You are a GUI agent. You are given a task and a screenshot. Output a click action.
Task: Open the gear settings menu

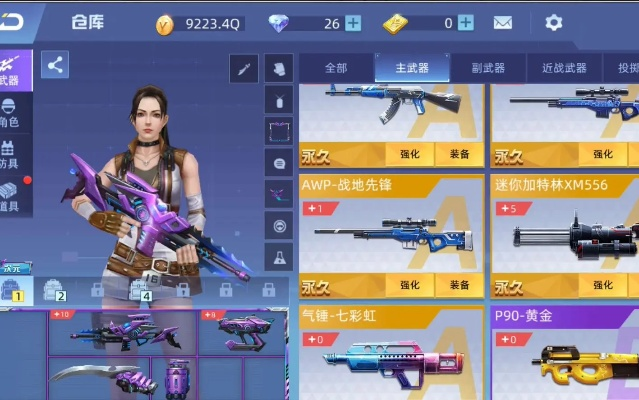(553, 23)
